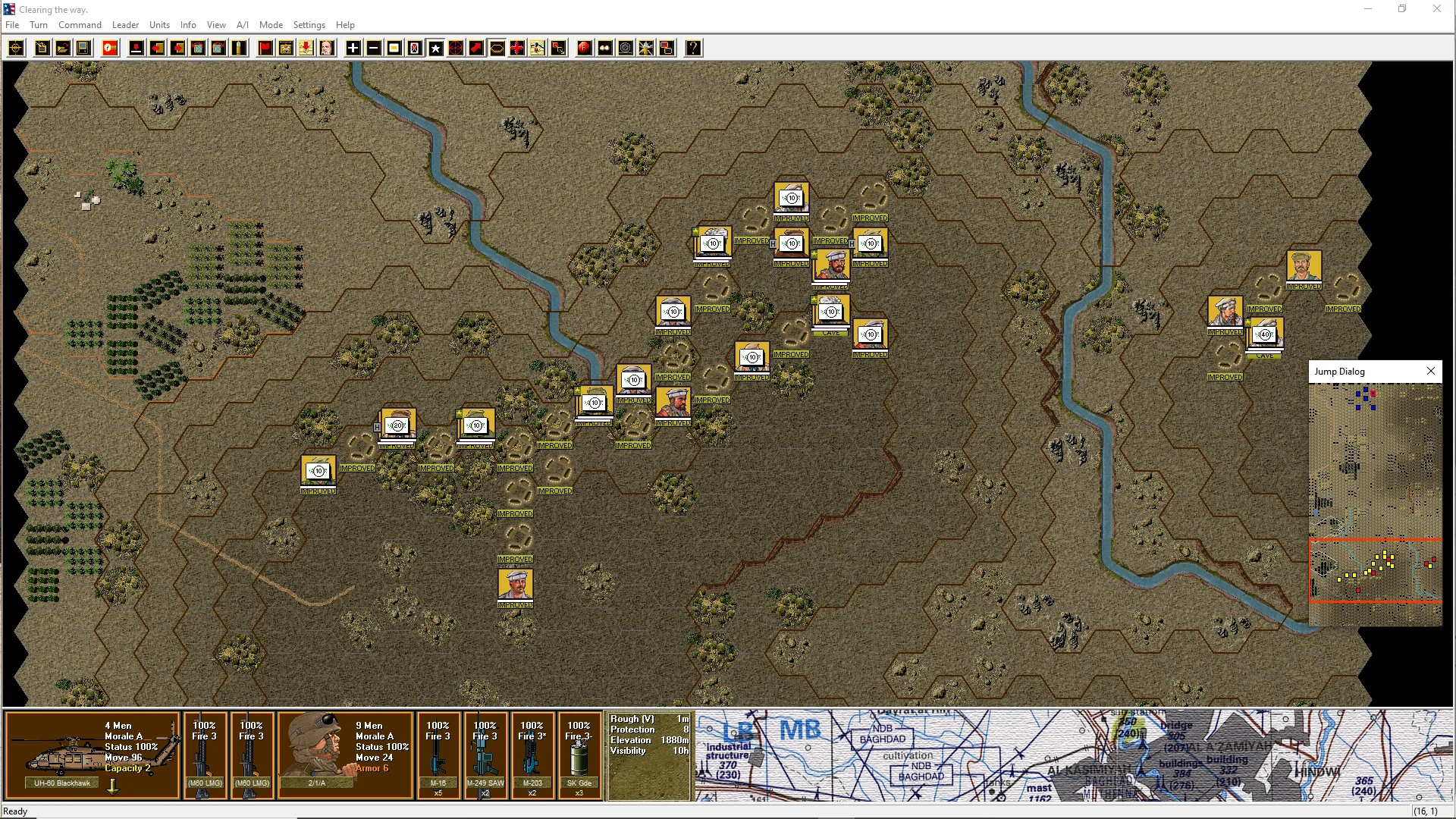Click the open folder toolbar button
Screen dimensions: 1456x819
coord(63,49)
